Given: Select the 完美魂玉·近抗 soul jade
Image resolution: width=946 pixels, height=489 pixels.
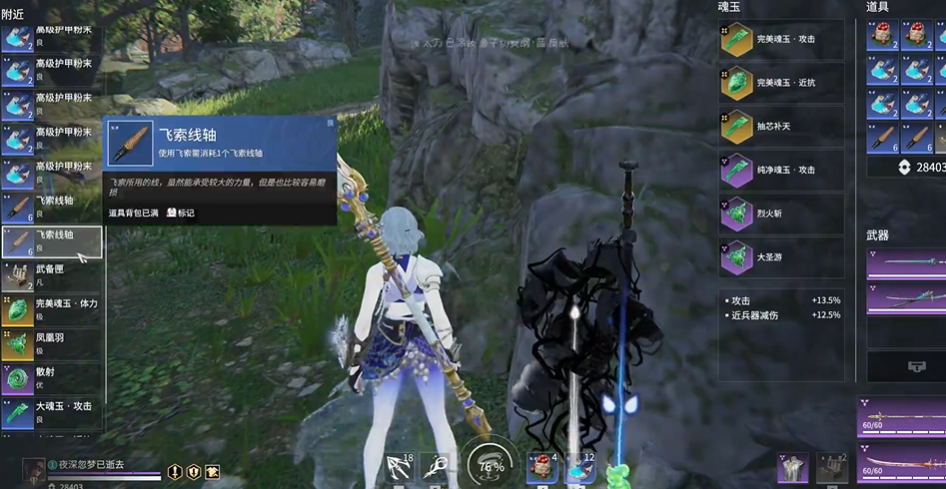Looking at the screenshot, I should 781,82.
